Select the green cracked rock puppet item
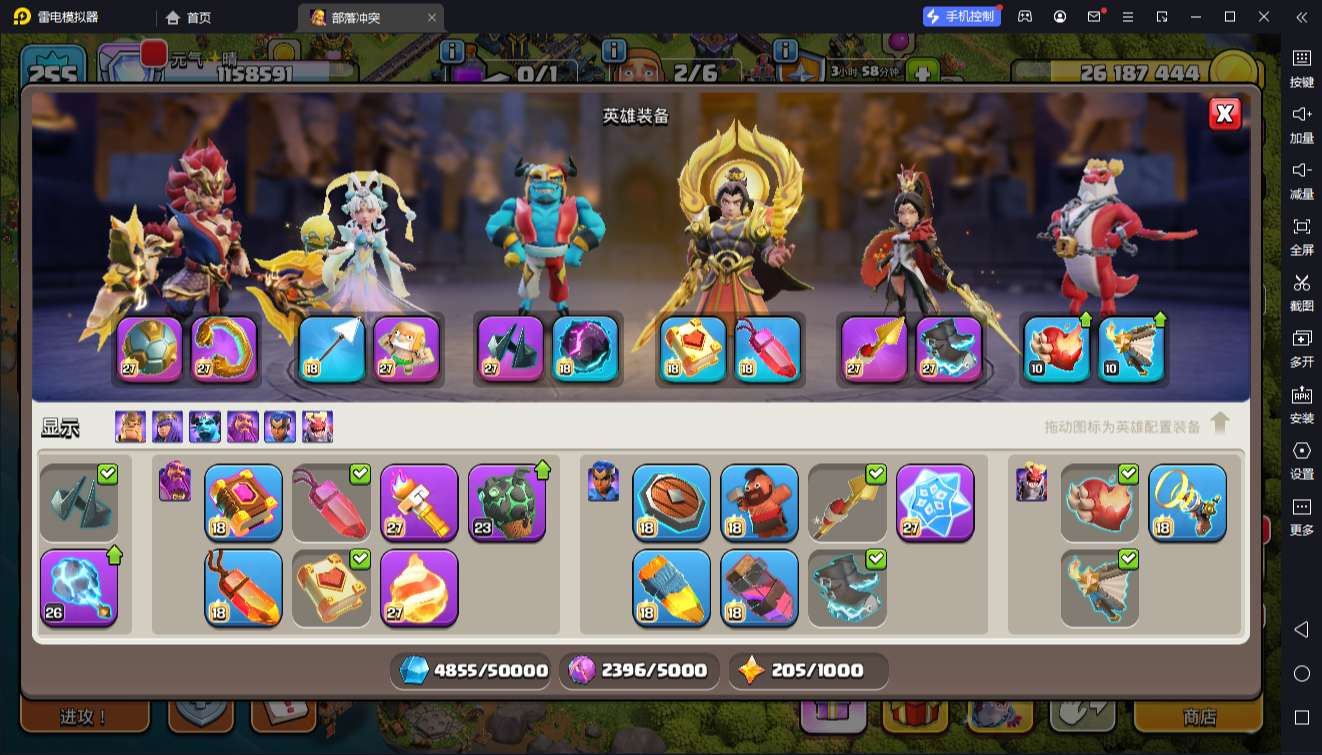 point(507,502)
